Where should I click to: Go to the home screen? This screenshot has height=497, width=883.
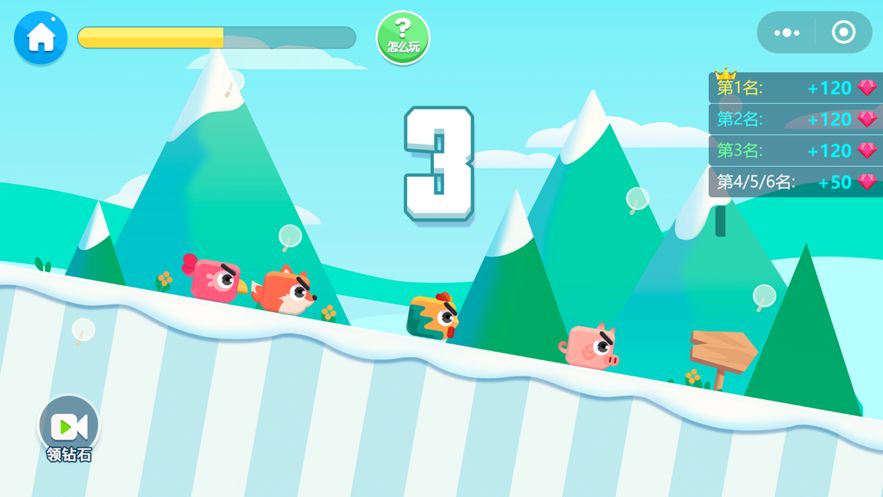[x=40, y=38]
